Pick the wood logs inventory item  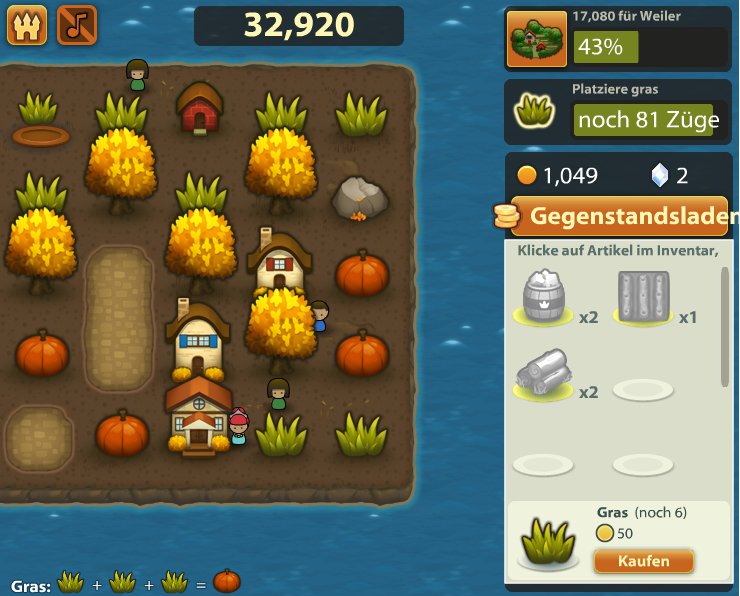click(x=544, y=375)
